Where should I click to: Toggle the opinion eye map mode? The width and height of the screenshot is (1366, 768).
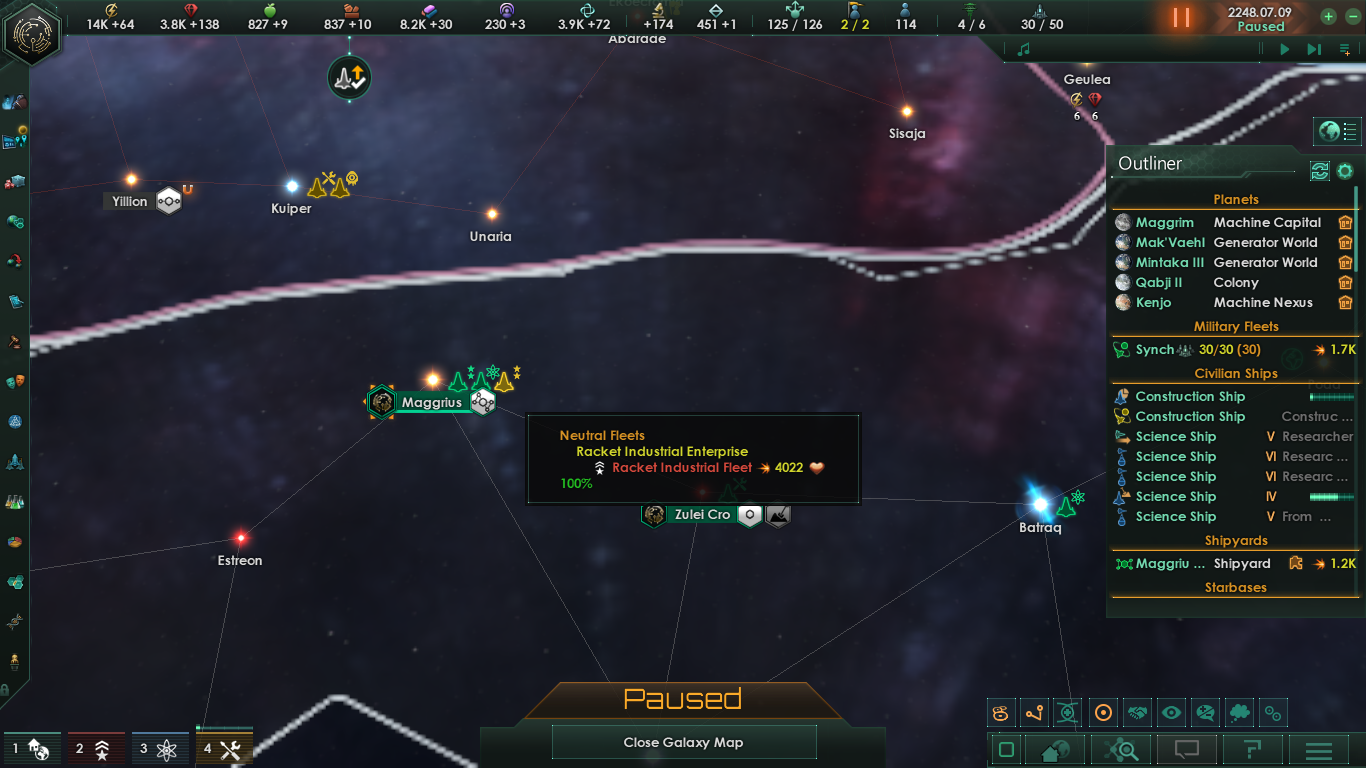(1172, 712)
